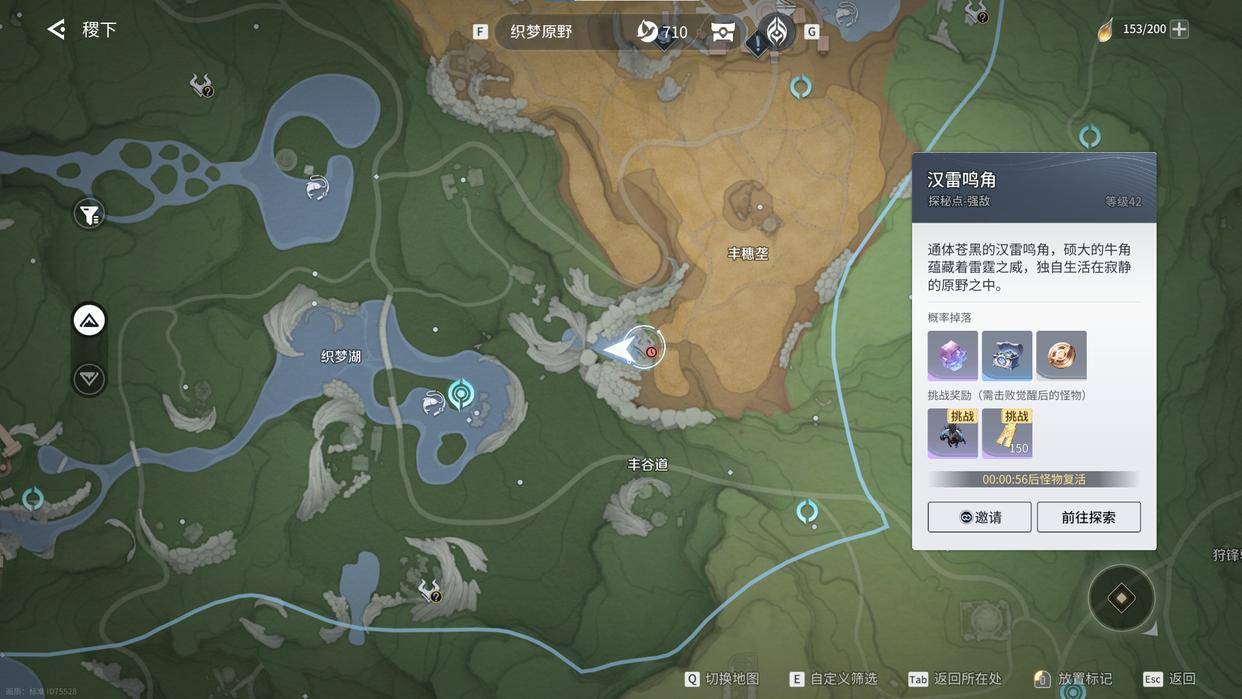View the 150 gold challenge reward
The width and height of the screenshot is (1242, 699).
click(x=1007, y=432)
